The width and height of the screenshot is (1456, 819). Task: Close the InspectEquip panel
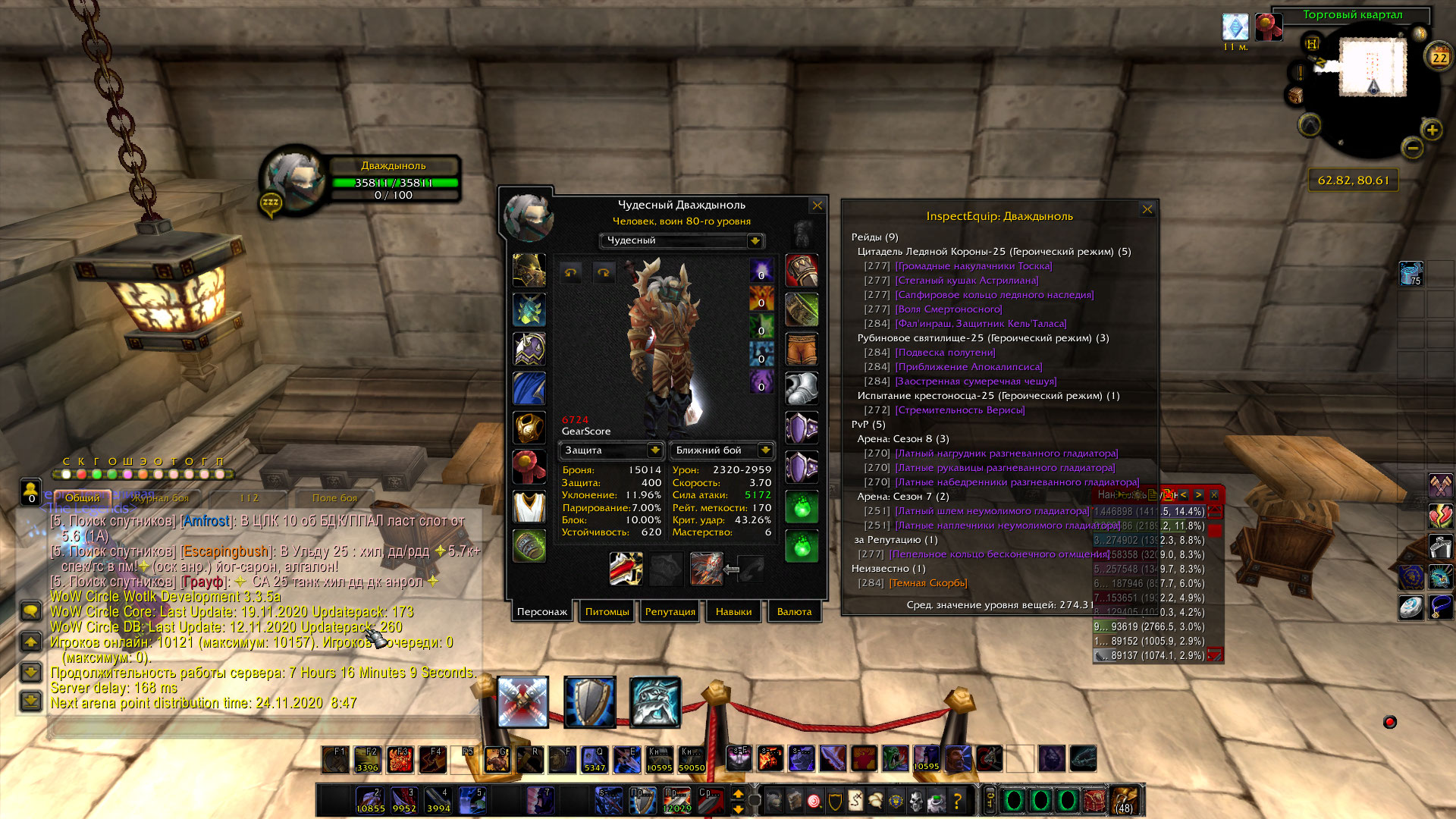[x=1147, y=209]
